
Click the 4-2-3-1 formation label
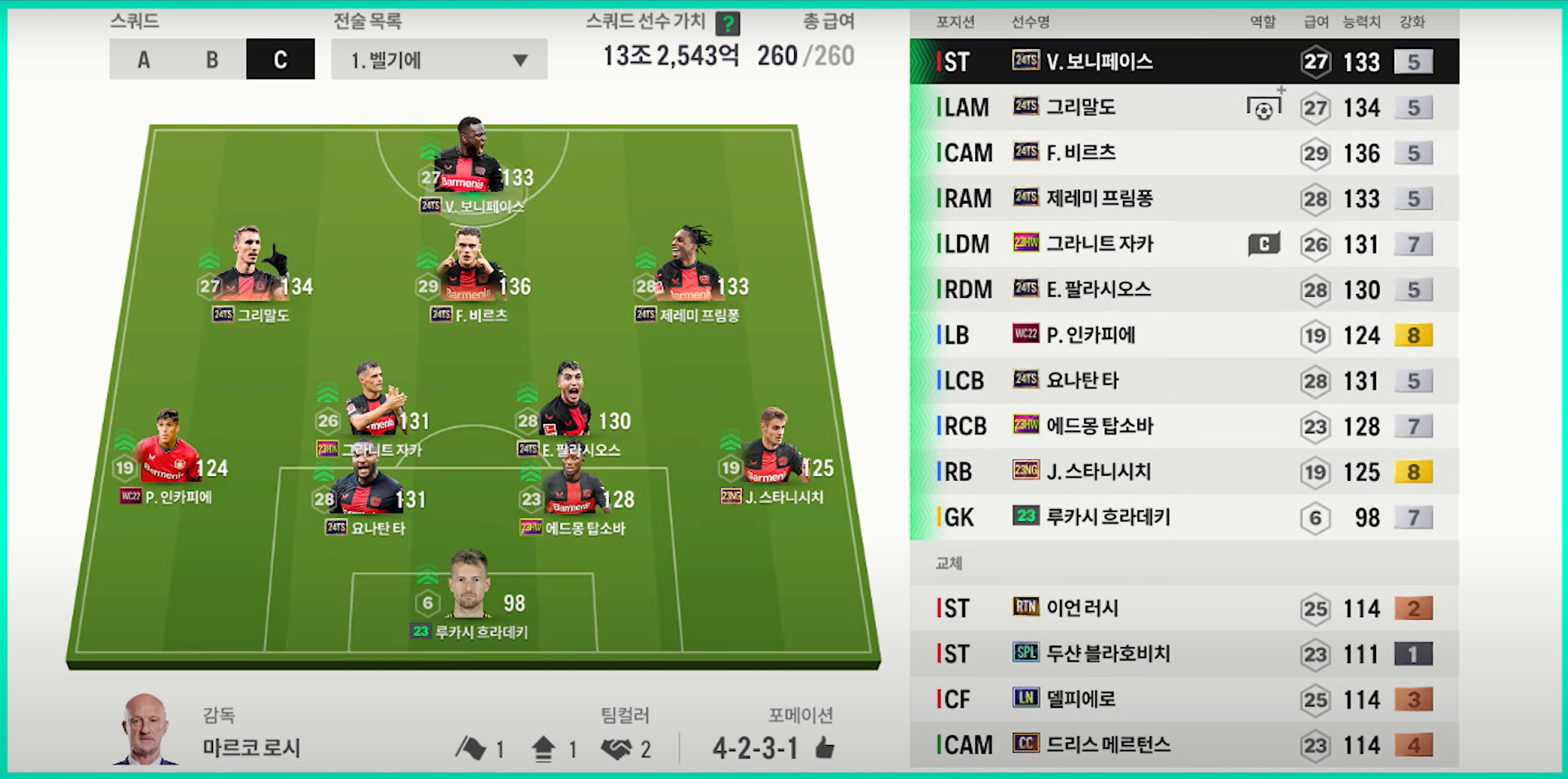tap(755, 748)
